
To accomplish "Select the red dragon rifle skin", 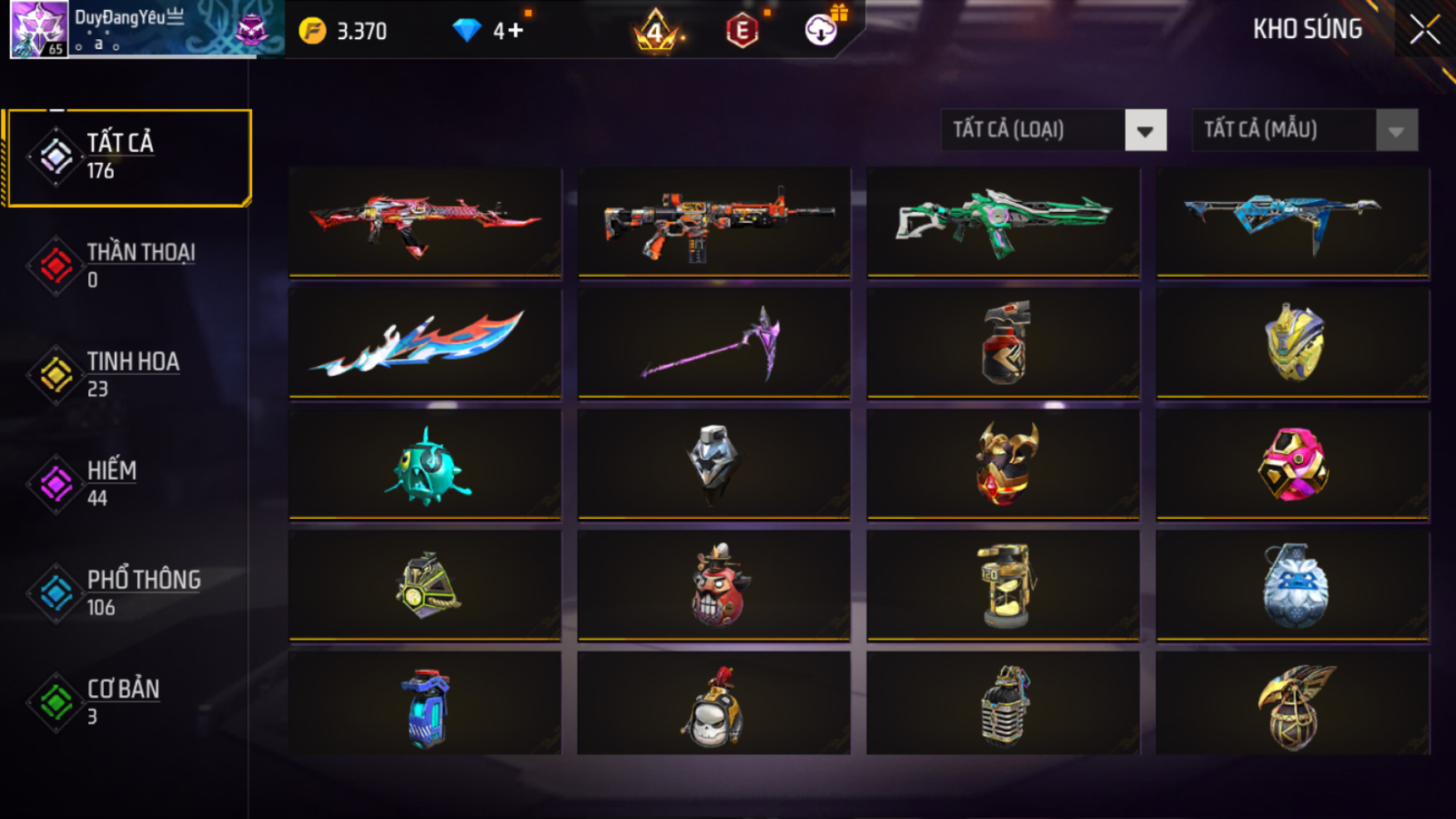I will click(425, 222).
